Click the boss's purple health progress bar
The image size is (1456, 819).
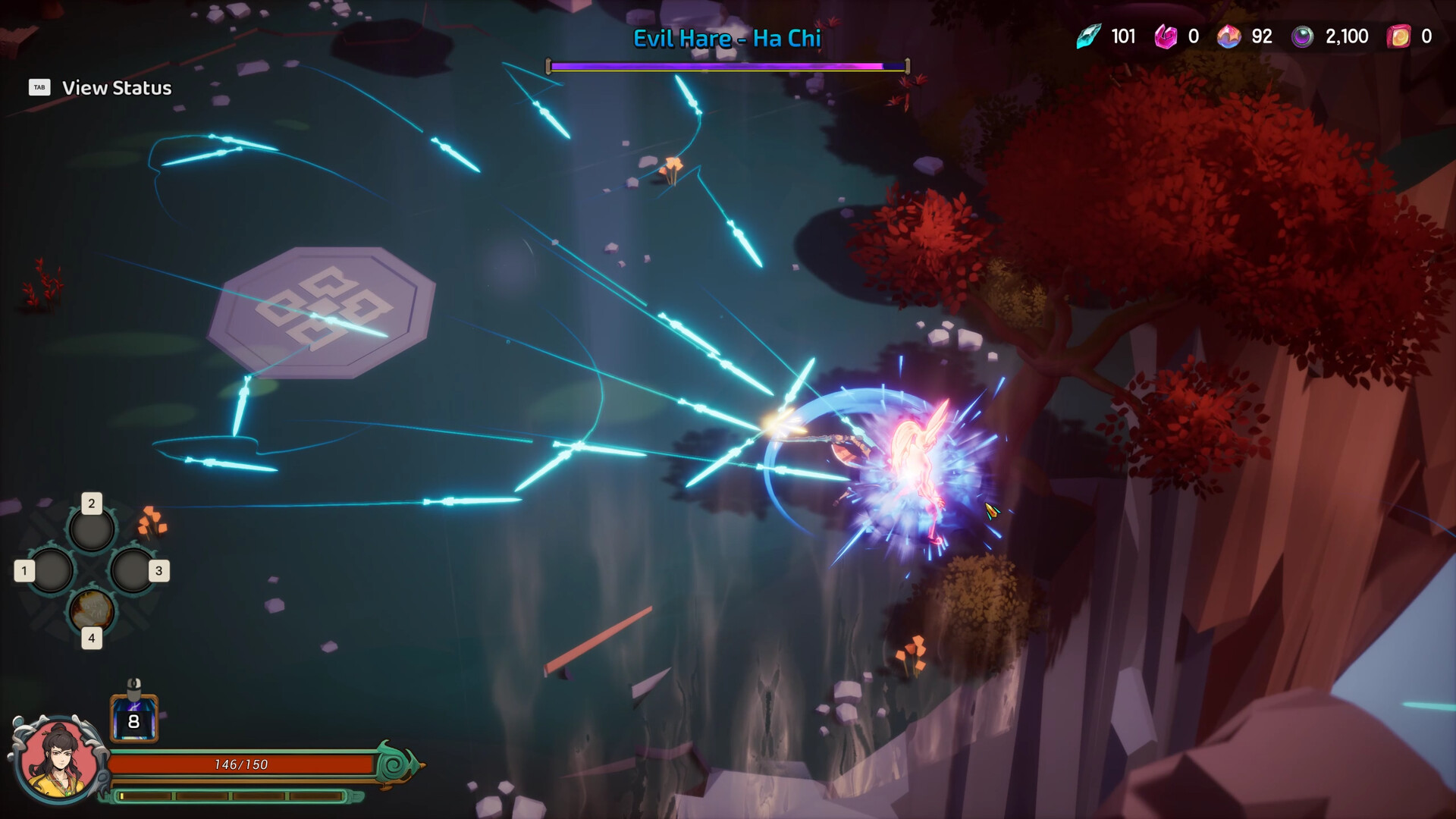[x=713, y=66]
